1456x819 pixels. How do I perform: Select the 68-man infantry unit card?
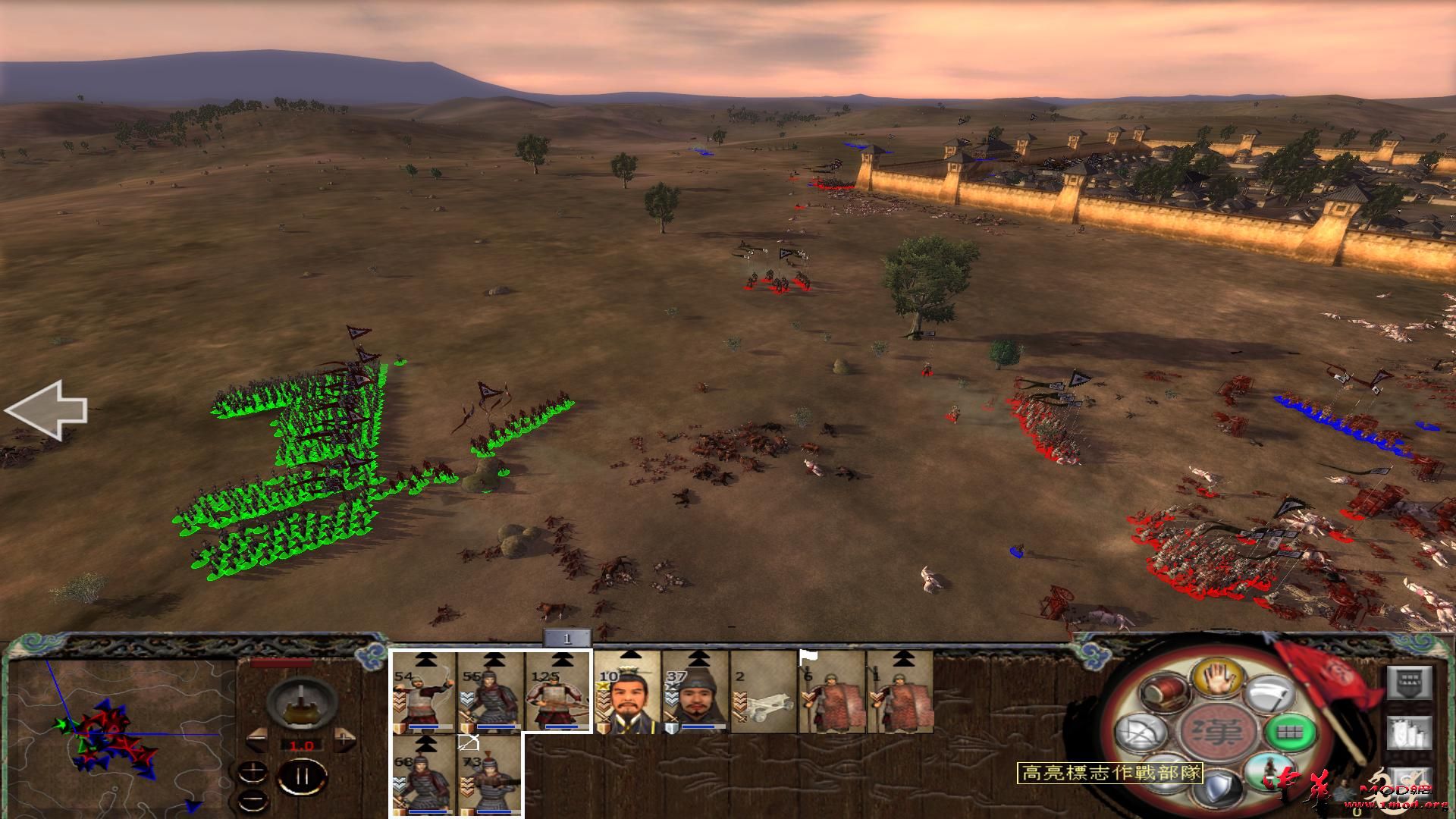pos(424,775)
